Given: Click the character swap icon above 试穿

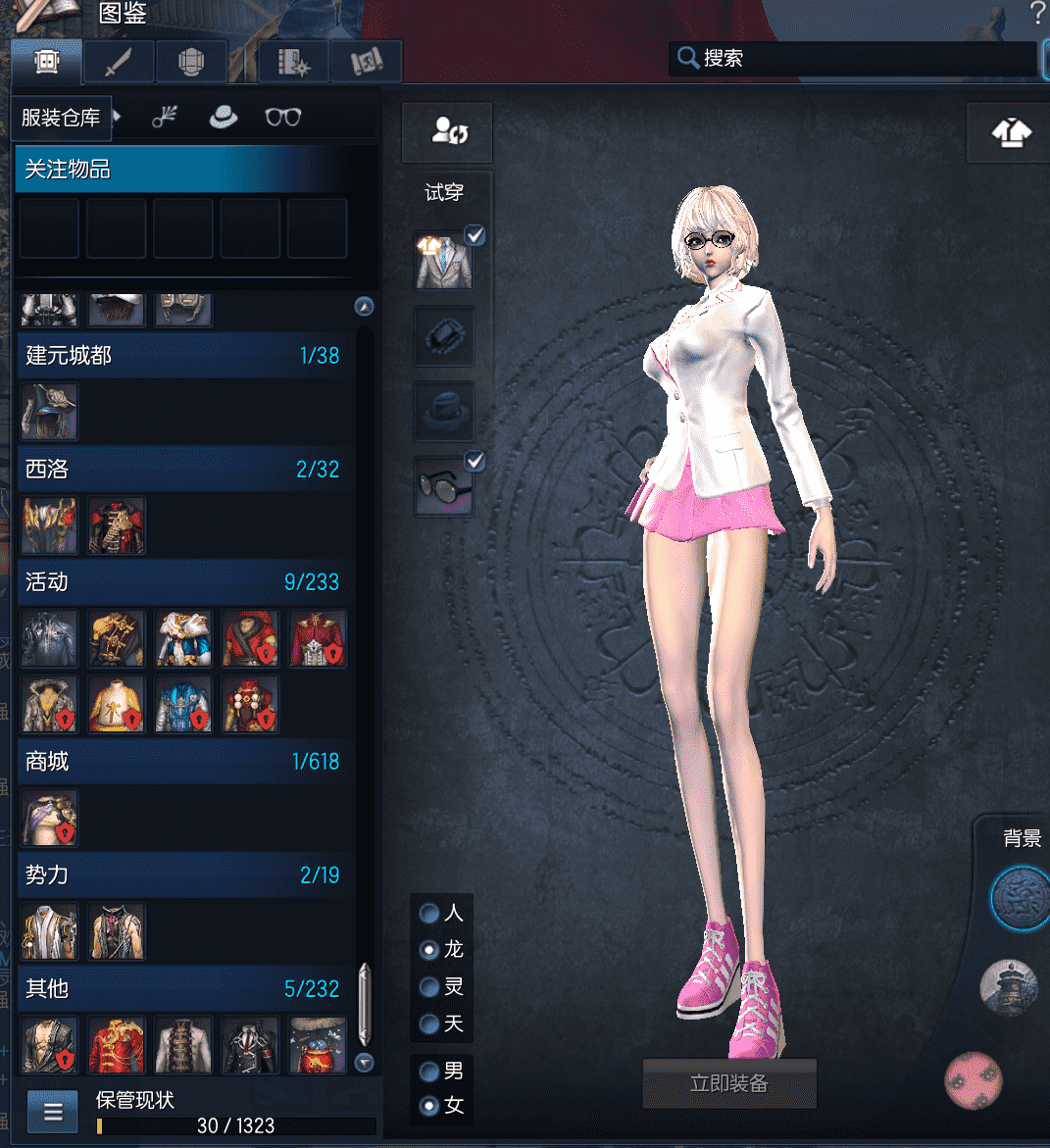Looking at the screenshot, I should click(448, 132).
